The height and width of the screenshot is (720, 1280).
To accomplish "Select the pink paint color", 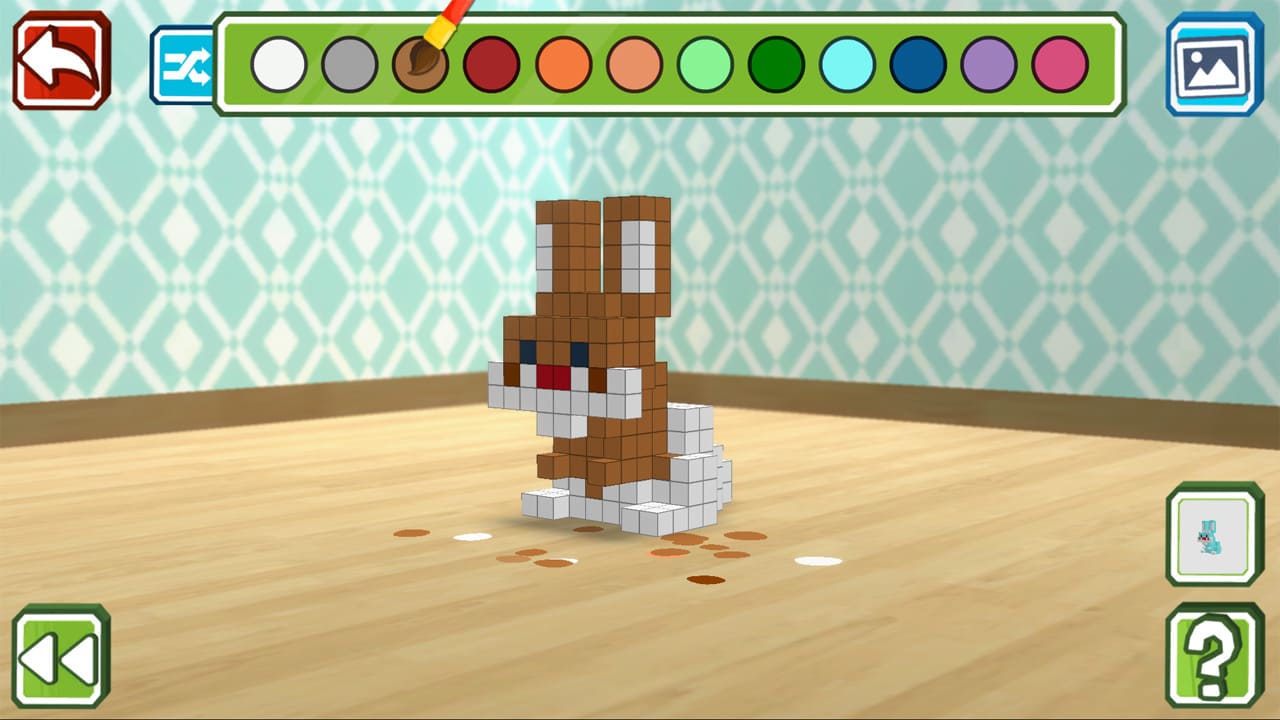I will pyautogui.click(x=1059, y=65).
